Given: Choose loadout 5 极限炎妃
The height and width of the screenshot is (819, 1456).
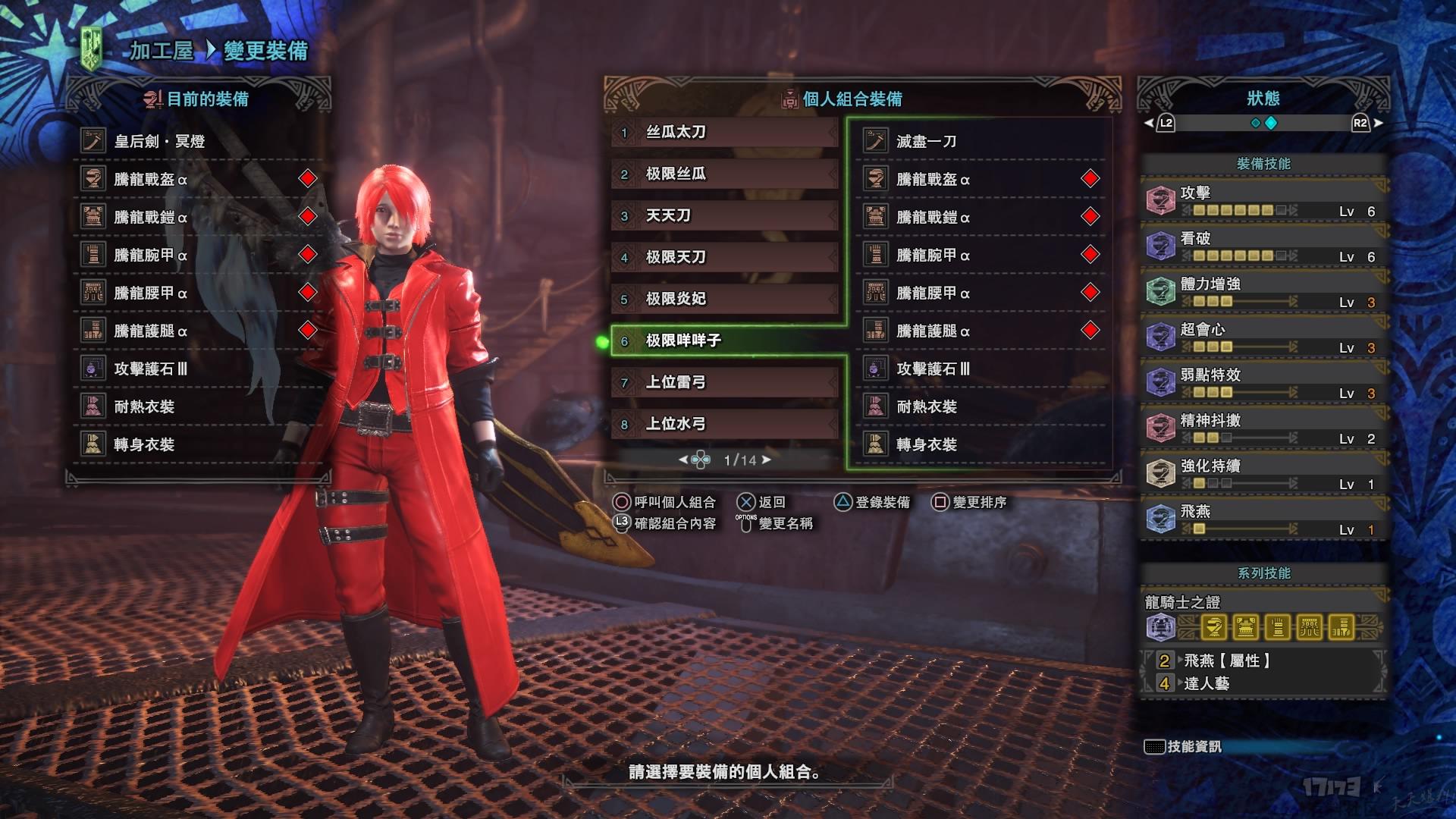Looking at the screenshot, I should click(x=724, y=299).
